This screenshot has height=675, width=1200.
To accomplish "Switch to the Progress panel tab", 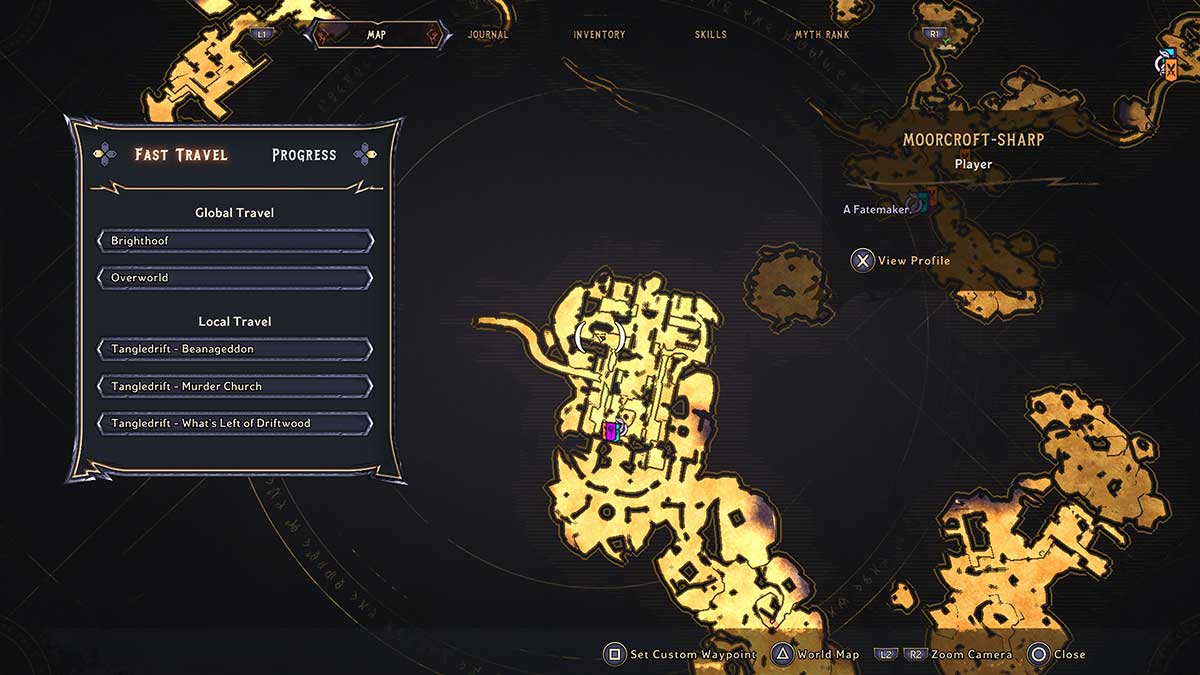I will click(x=304, y=155).
